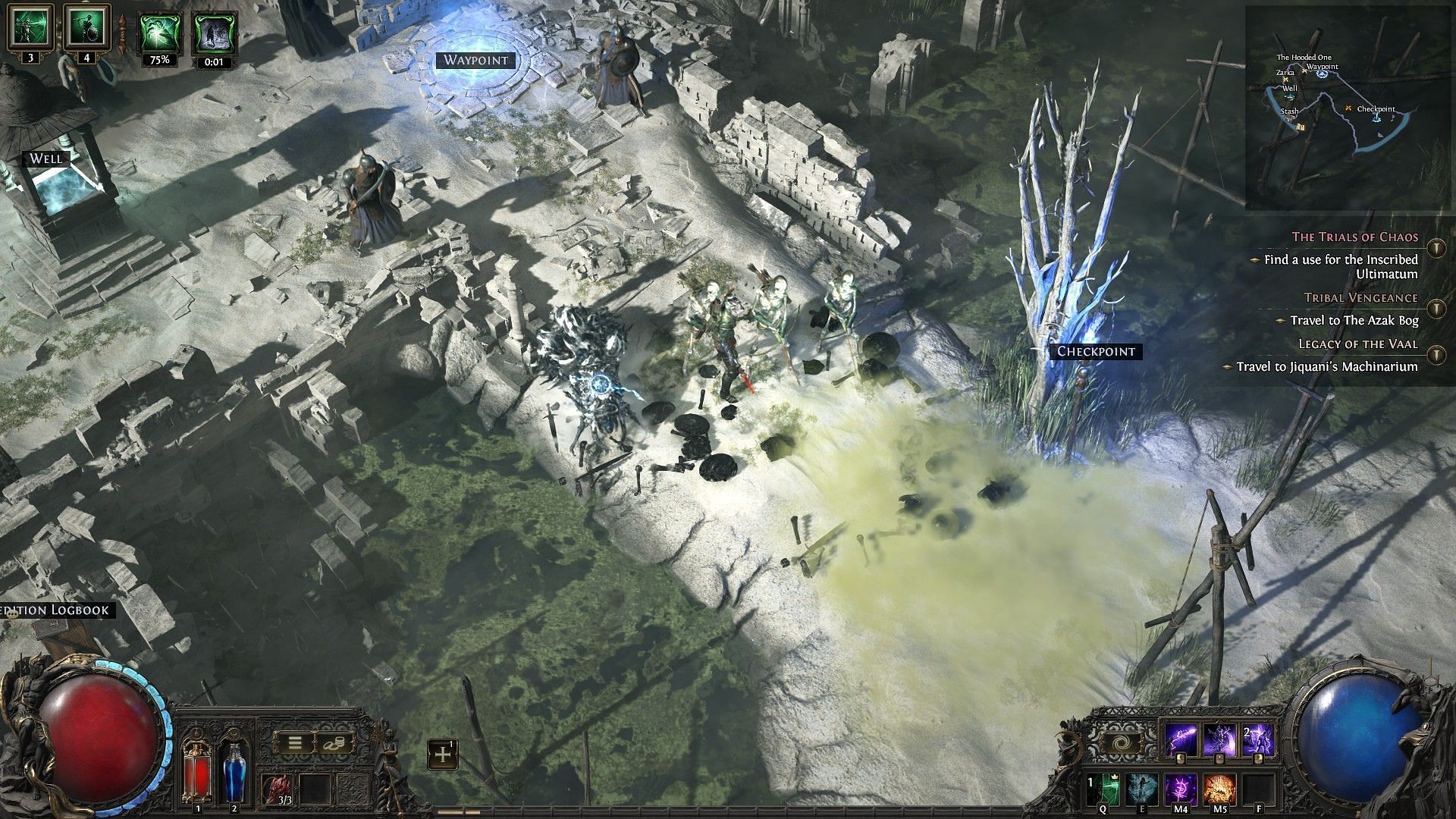The image size is (1456, 819).
Task: Activate the purple beam-casting skill
Action: (x=1181, y=739)
